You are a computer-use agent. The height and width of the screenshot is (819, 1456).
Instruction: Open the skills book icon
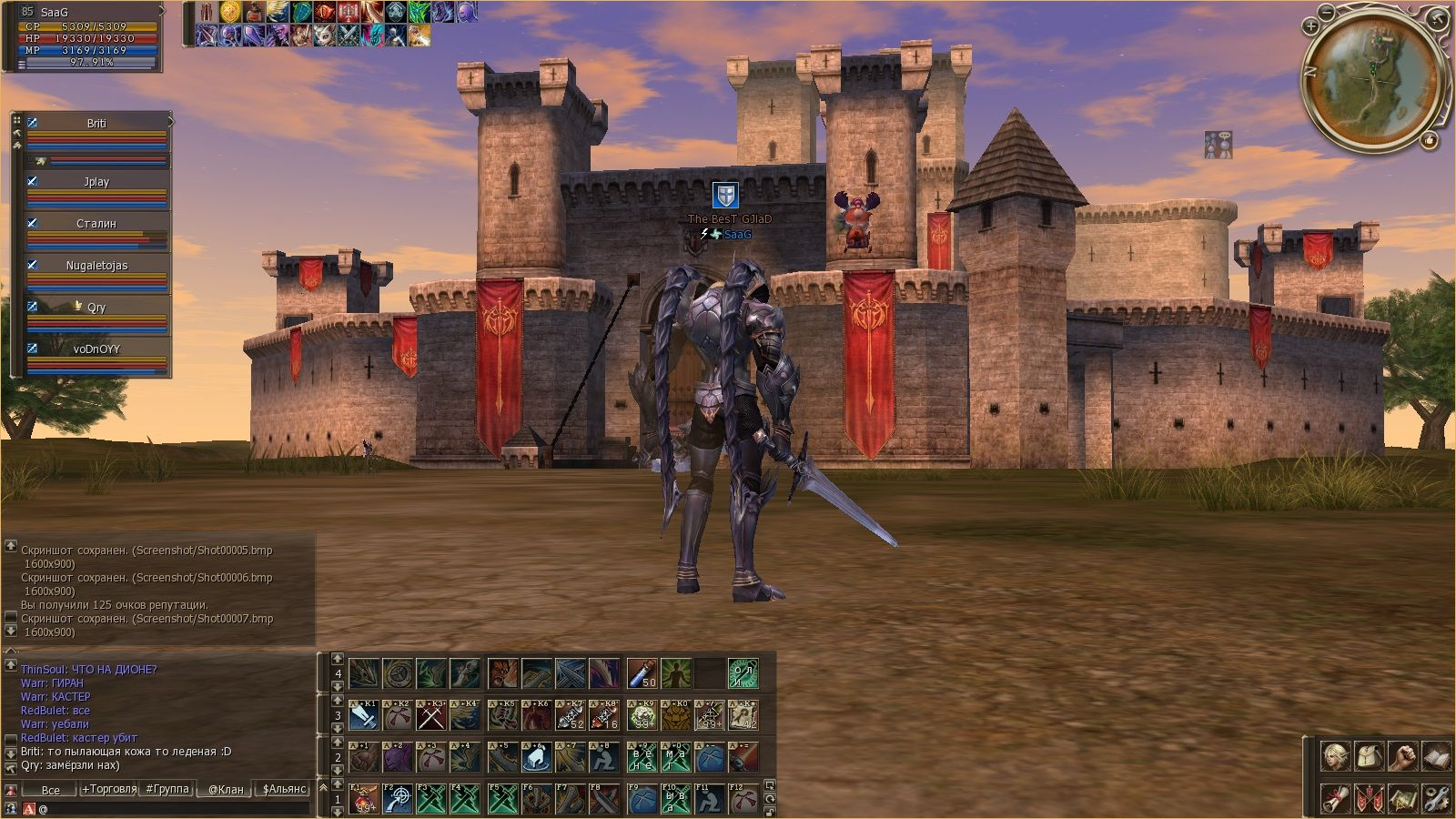coord(1436,756)
